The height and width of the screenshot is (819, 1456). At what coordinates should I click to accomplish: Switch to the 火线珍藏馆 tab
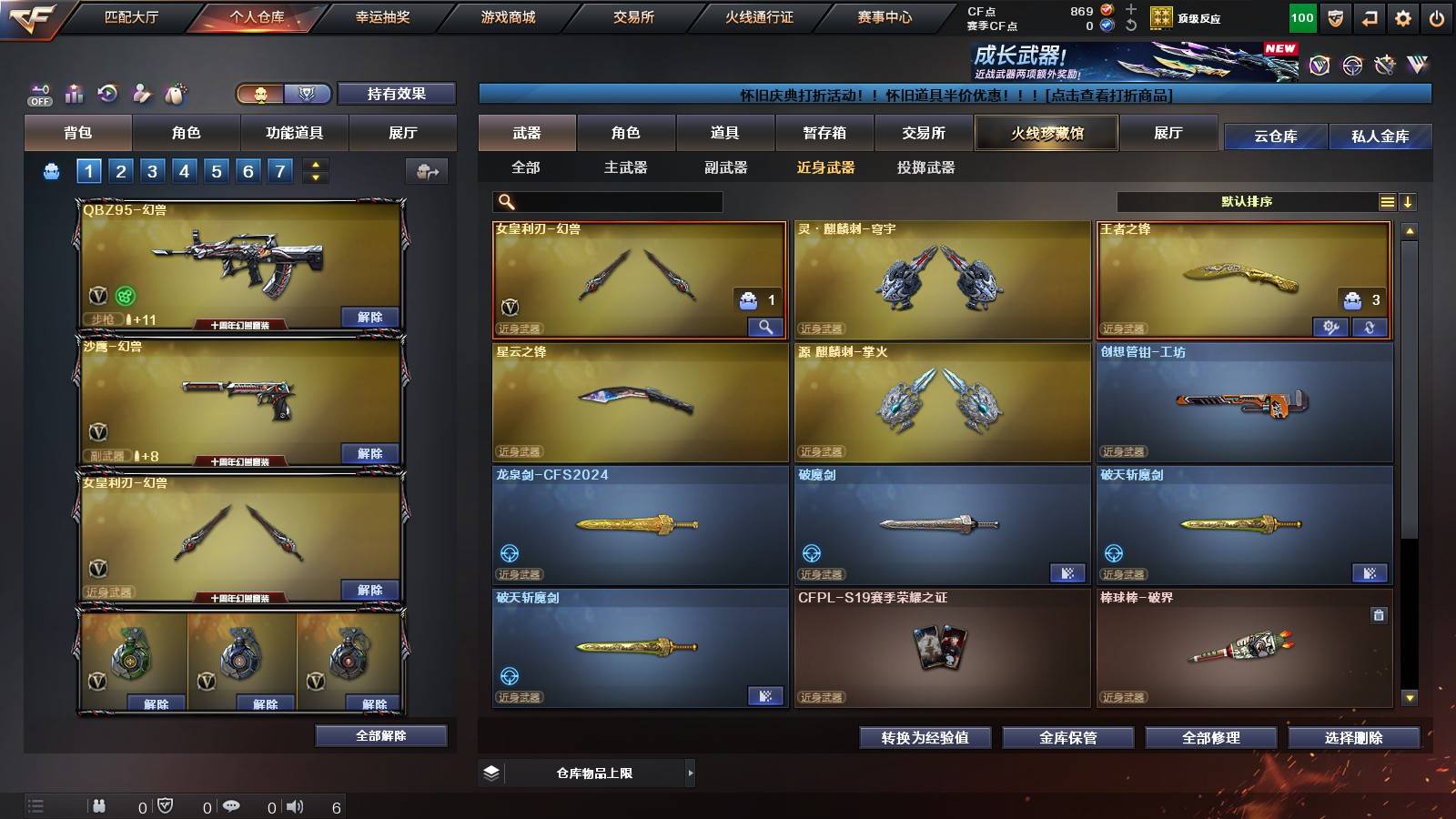click(x=1046, y=133)
